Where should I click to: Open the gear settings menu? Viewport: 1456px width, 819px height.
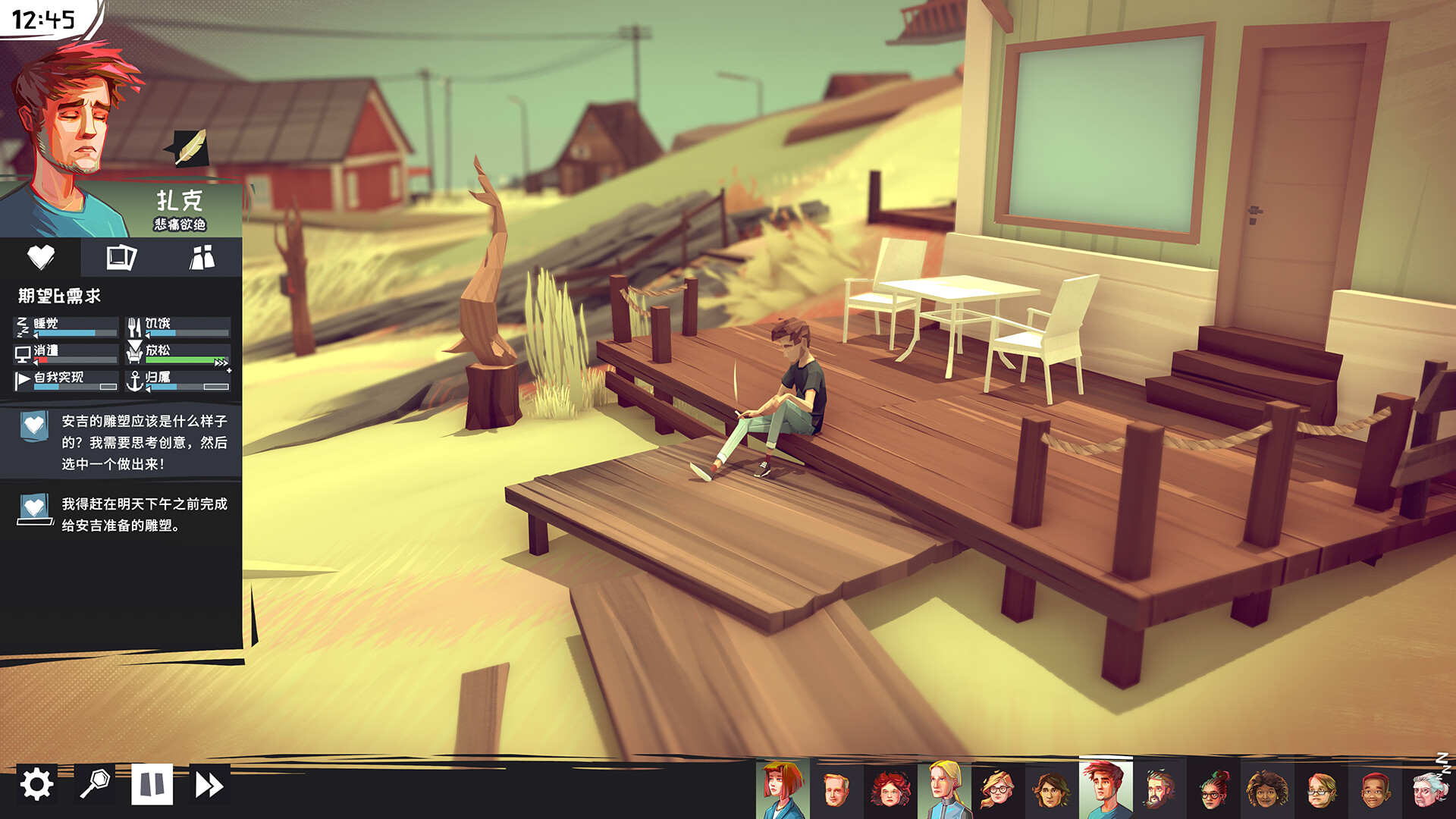[36, 784]
